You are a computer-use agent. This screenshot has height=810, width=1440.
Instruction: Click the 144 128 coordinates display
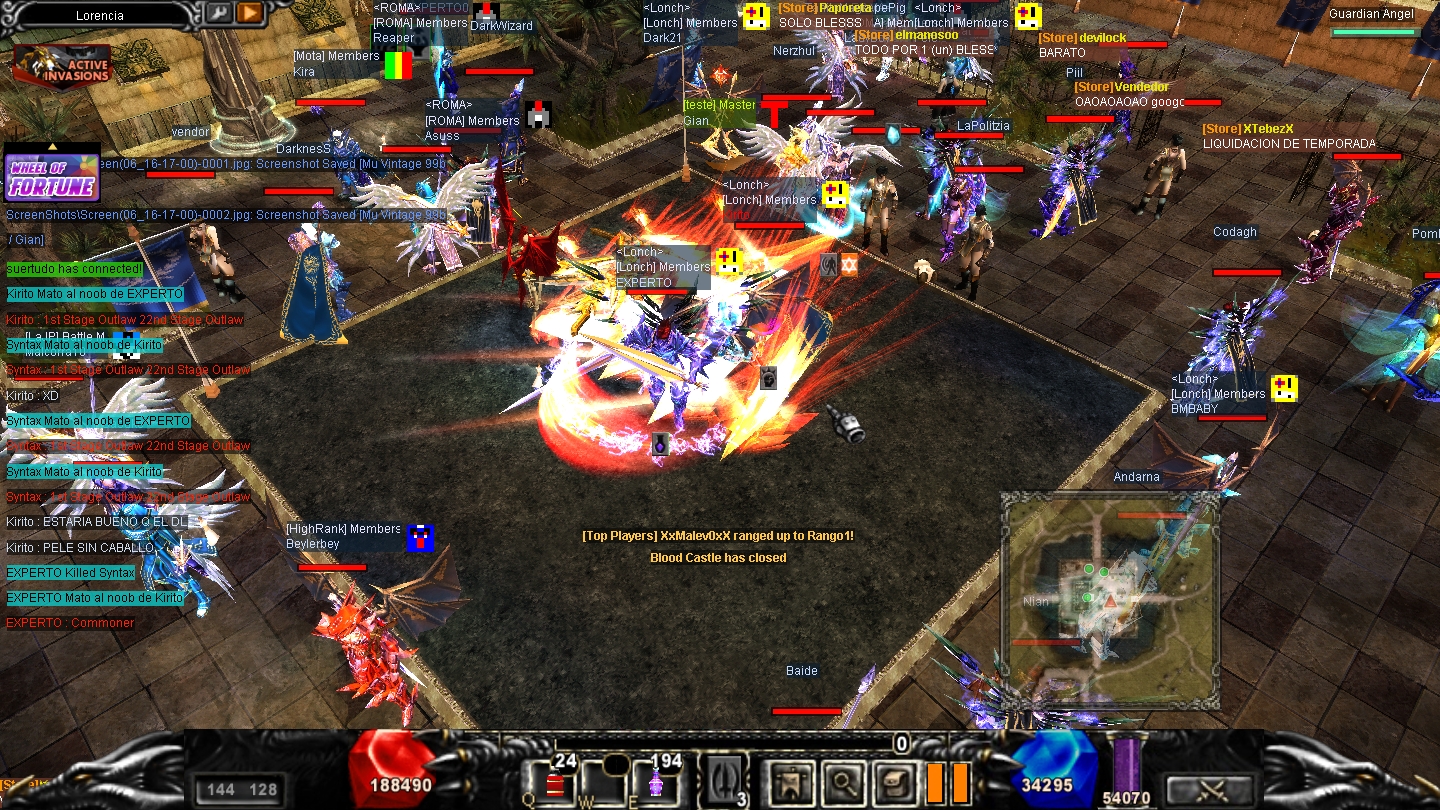tap(240, 789)
